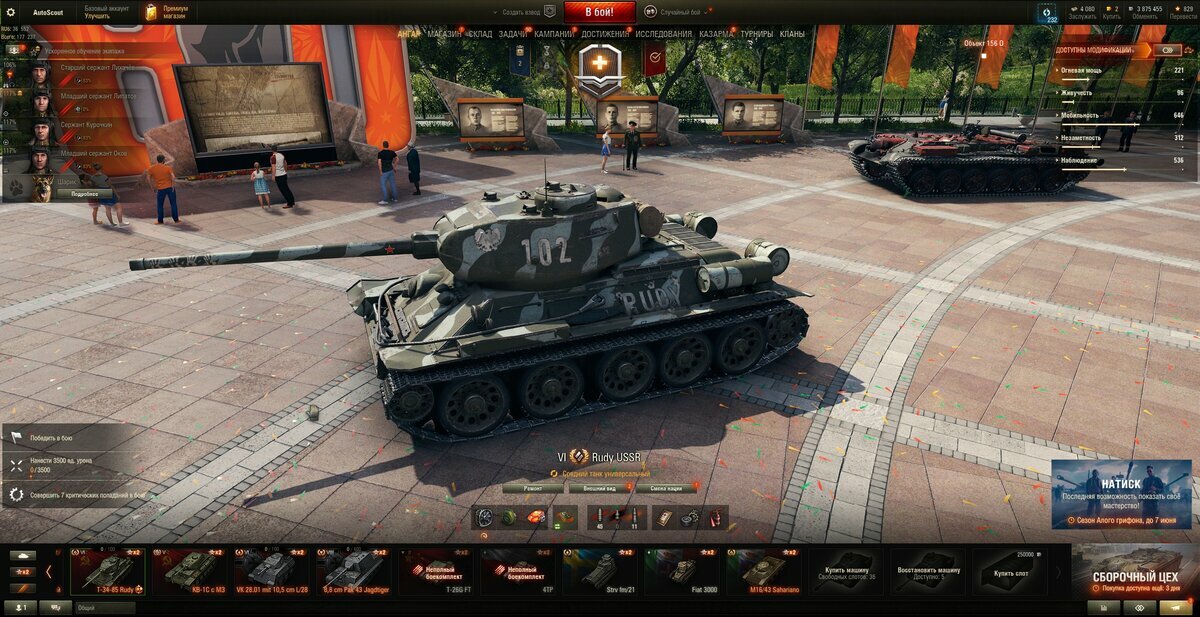Select the Fiat 3000 tank card
The height and width of the screenshot is (617, 1200).
click(x=682, y=571)
